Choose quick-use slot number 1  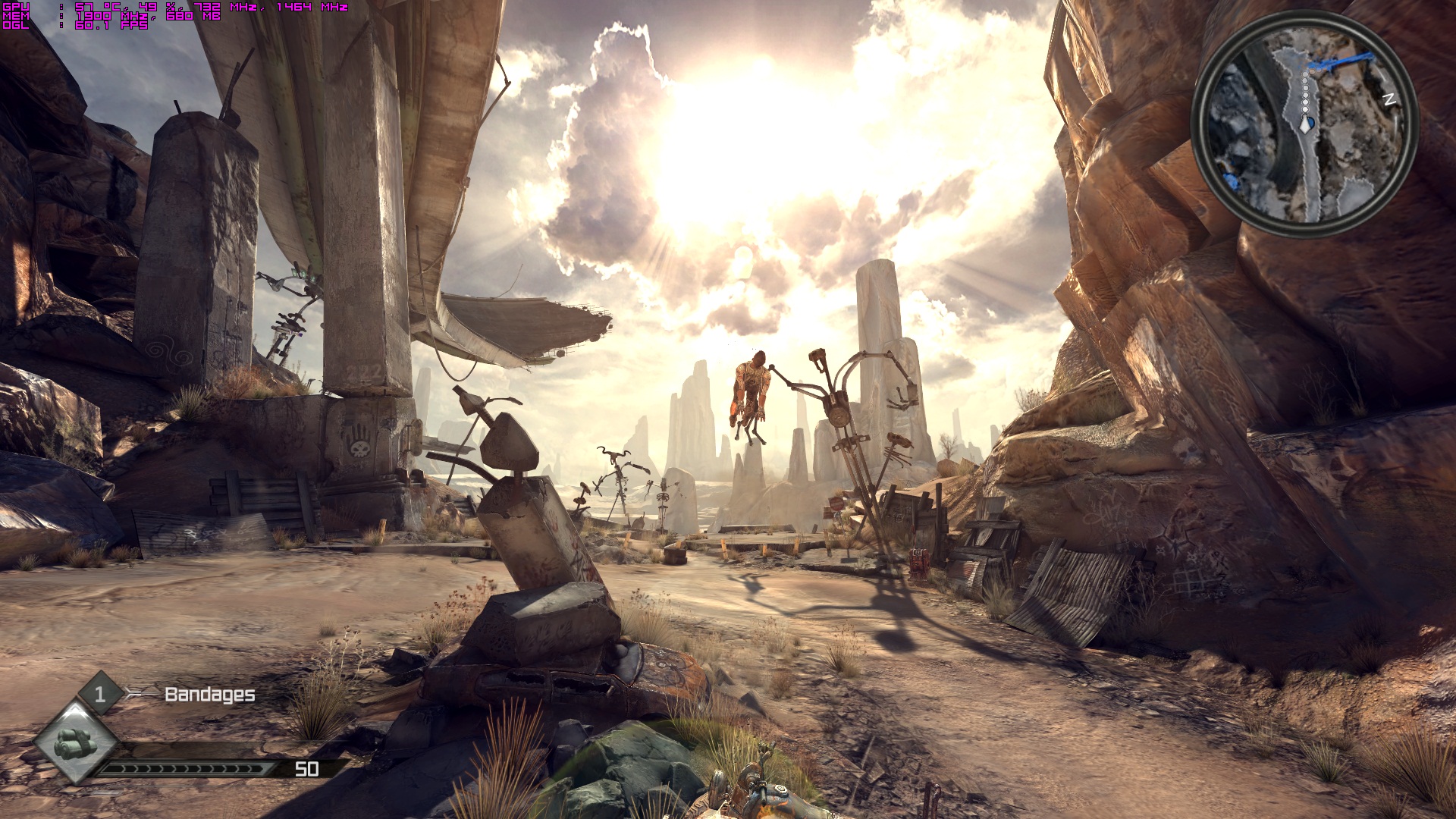(x=100, y=693)
